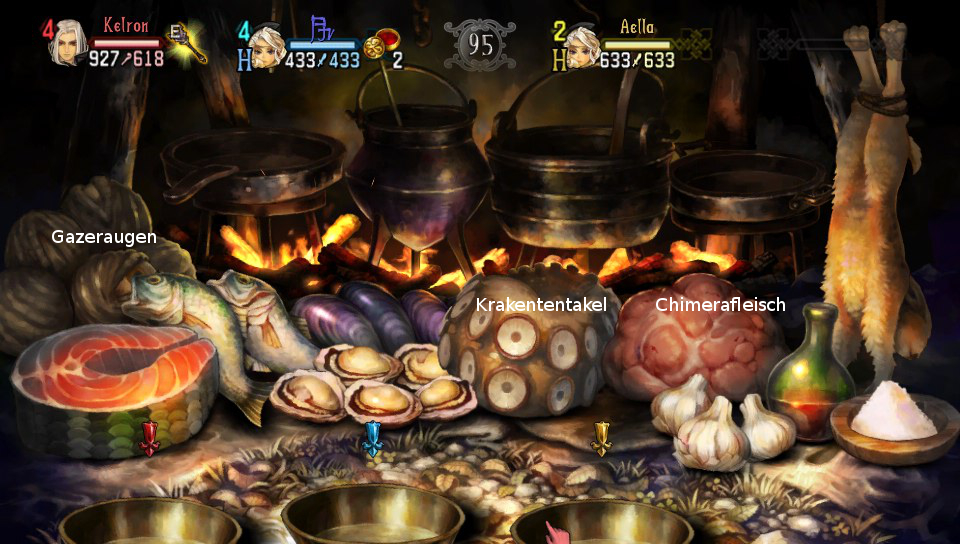Click the yellow player cursor marker
Image resolution: width=960 pixels, height=544 pixels.
coord(601,437)
